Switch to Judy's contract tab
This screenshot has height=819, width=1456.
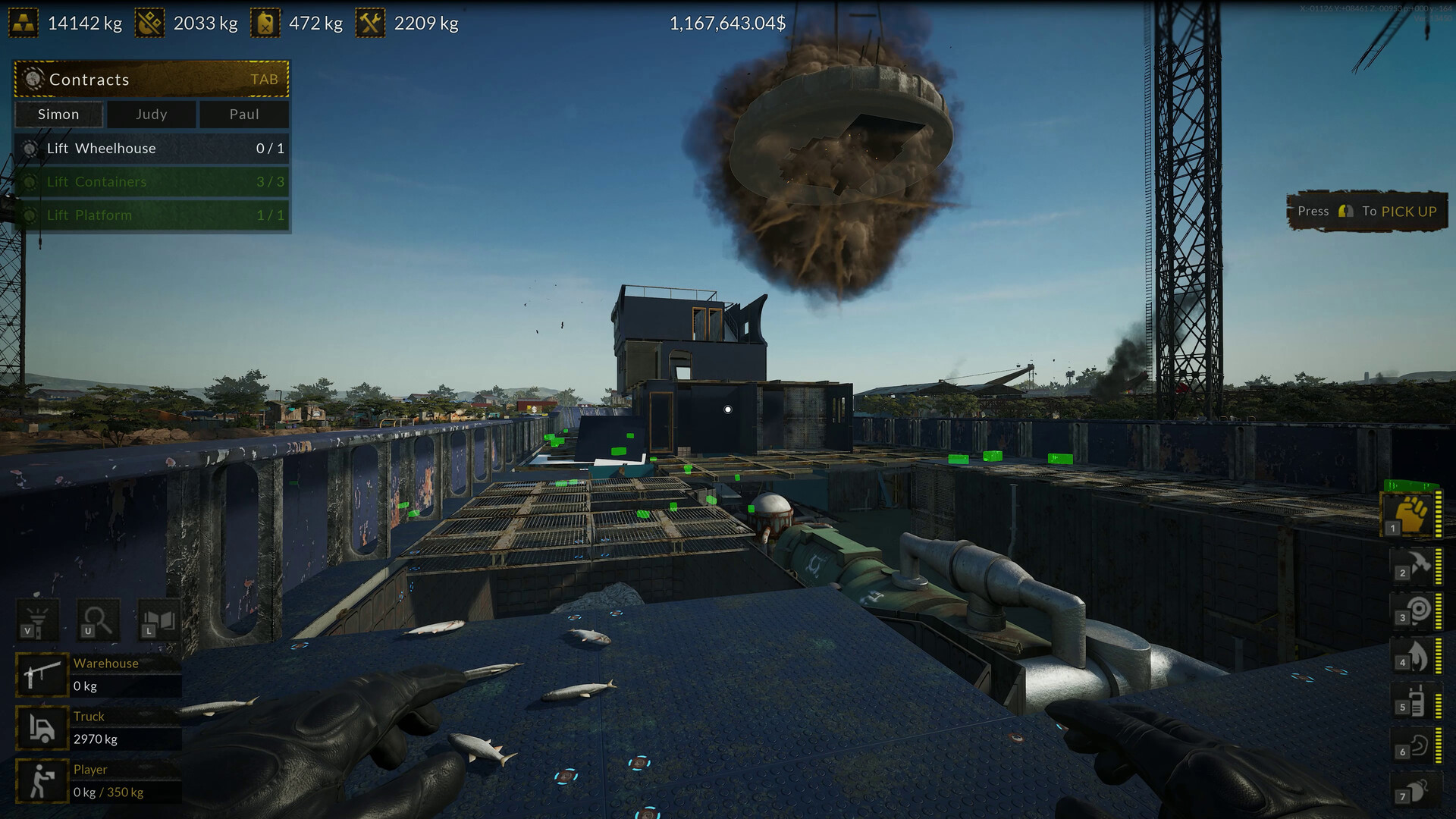(x=151, y=115)
